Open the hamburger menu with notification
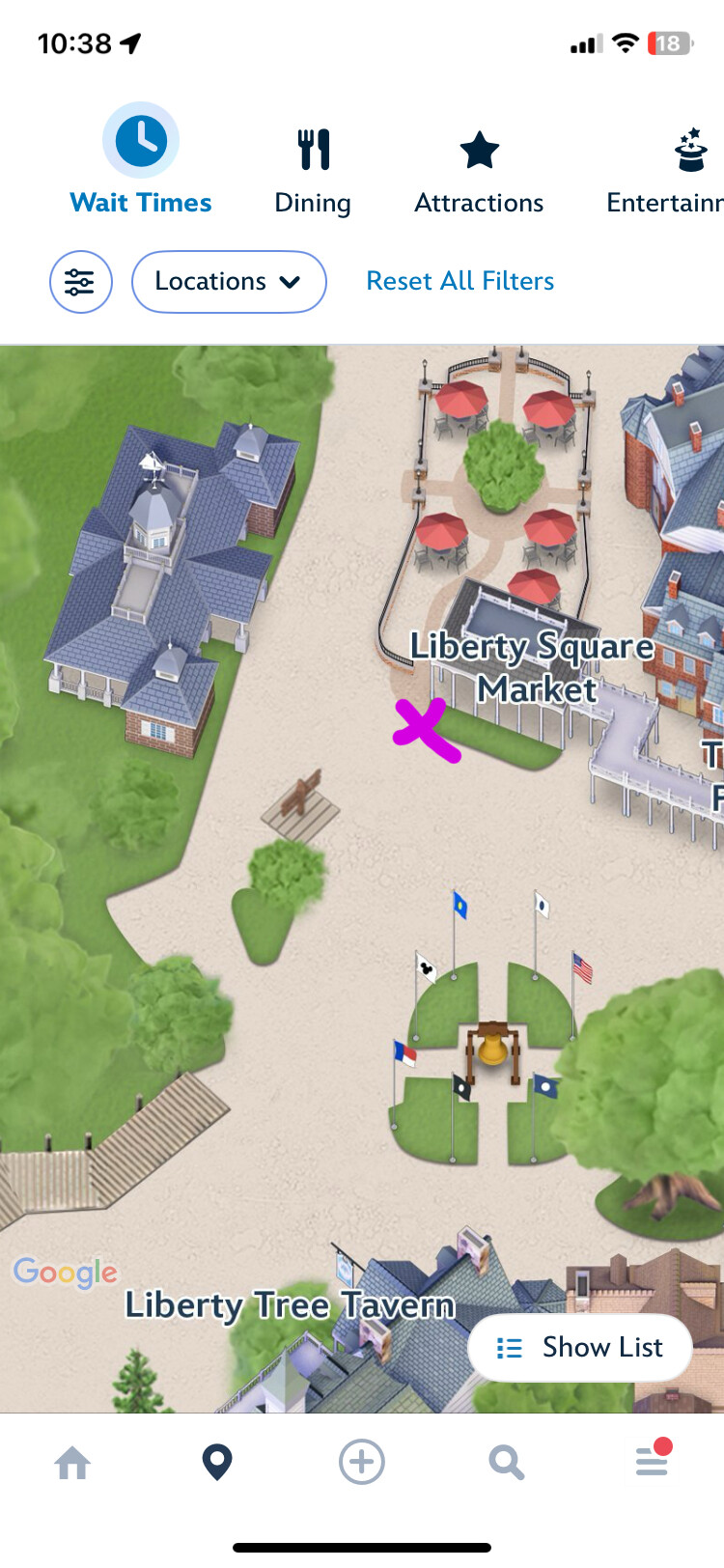 pyautogui.click(x=653, y=1461)
